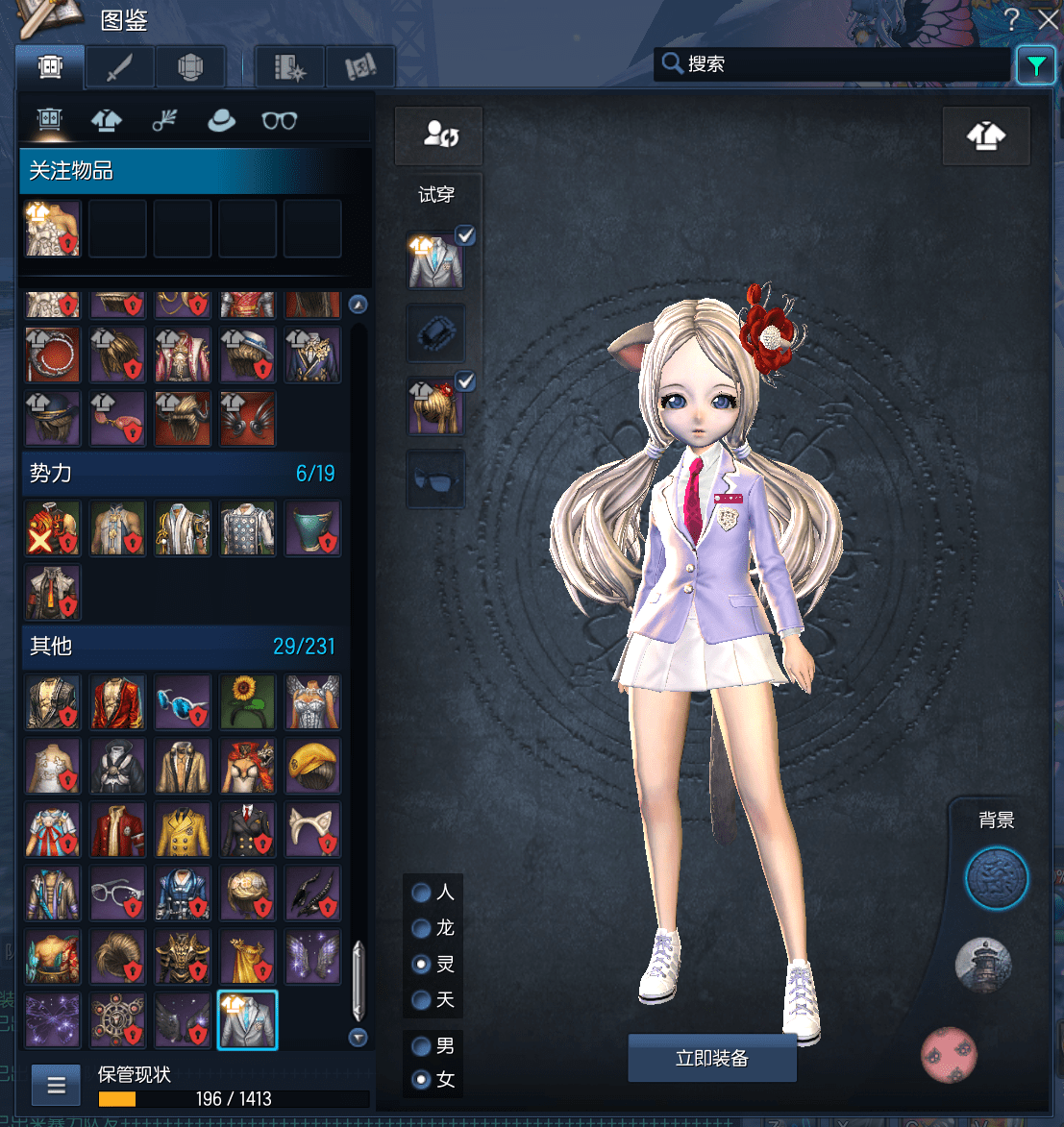This screenshot has width=1064, height=1127.
Task: Choose the 天 race option
Action: [x=421, y=1000]
